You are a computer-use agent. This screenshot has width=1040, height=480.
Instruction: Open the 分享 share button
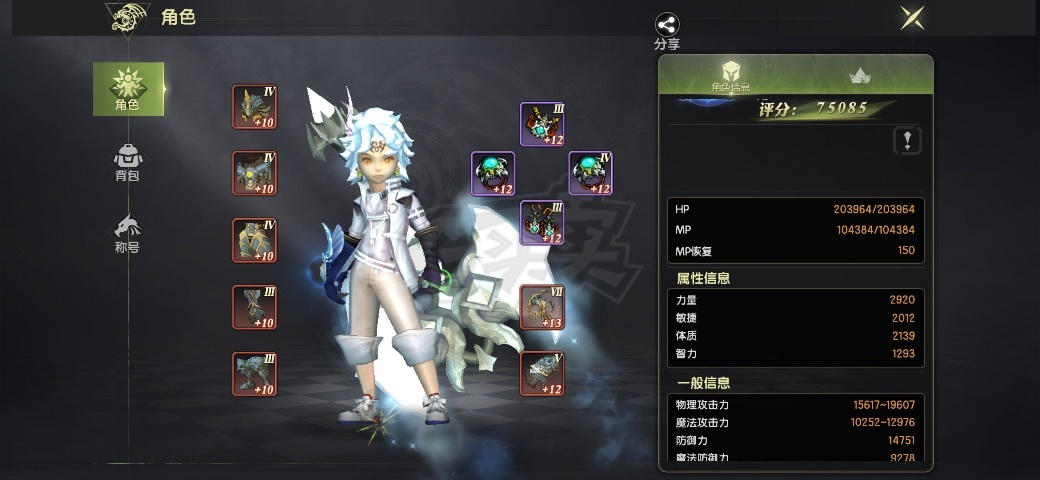[667, 31]
